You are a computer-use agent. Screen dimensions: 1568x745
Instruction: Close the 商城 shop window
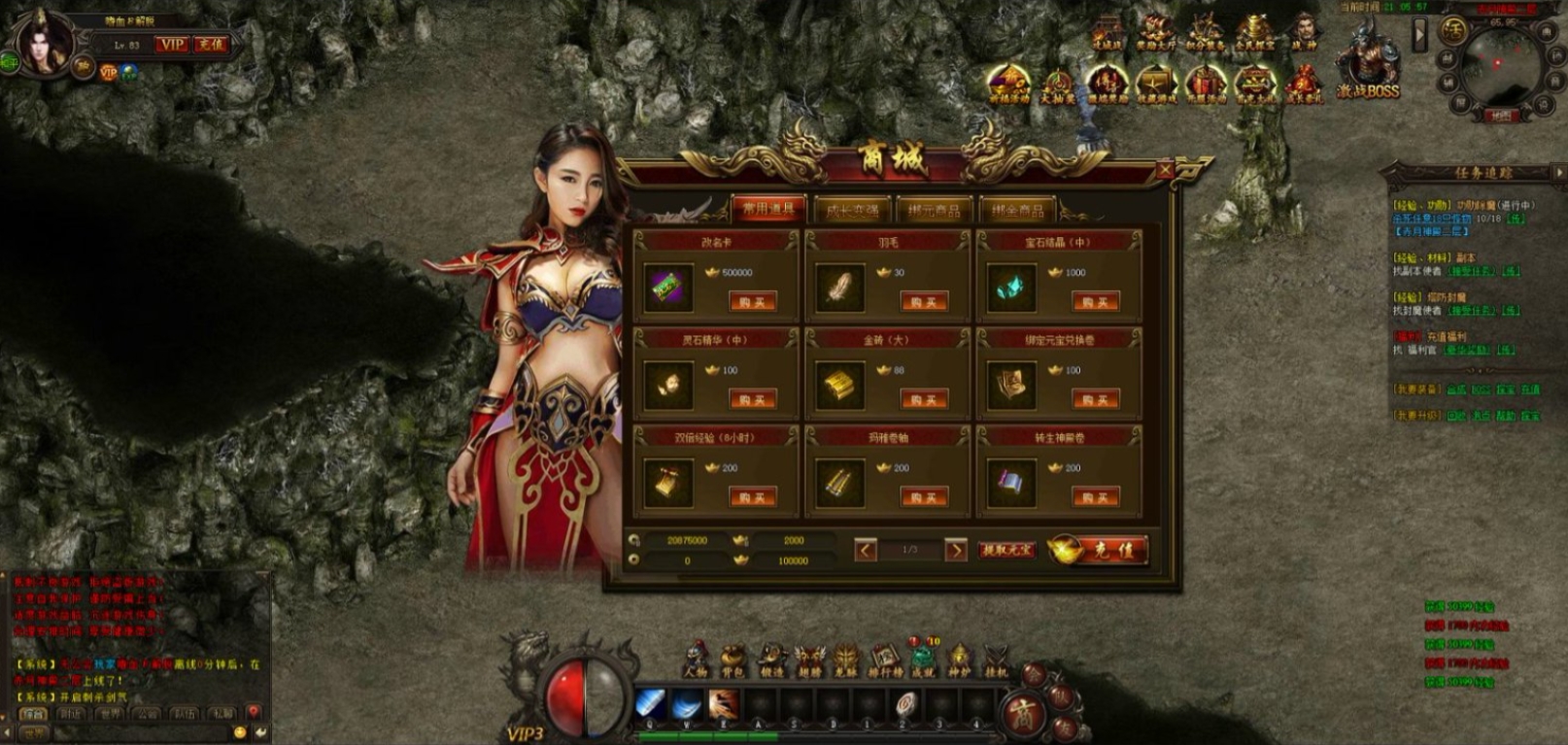1165,171
